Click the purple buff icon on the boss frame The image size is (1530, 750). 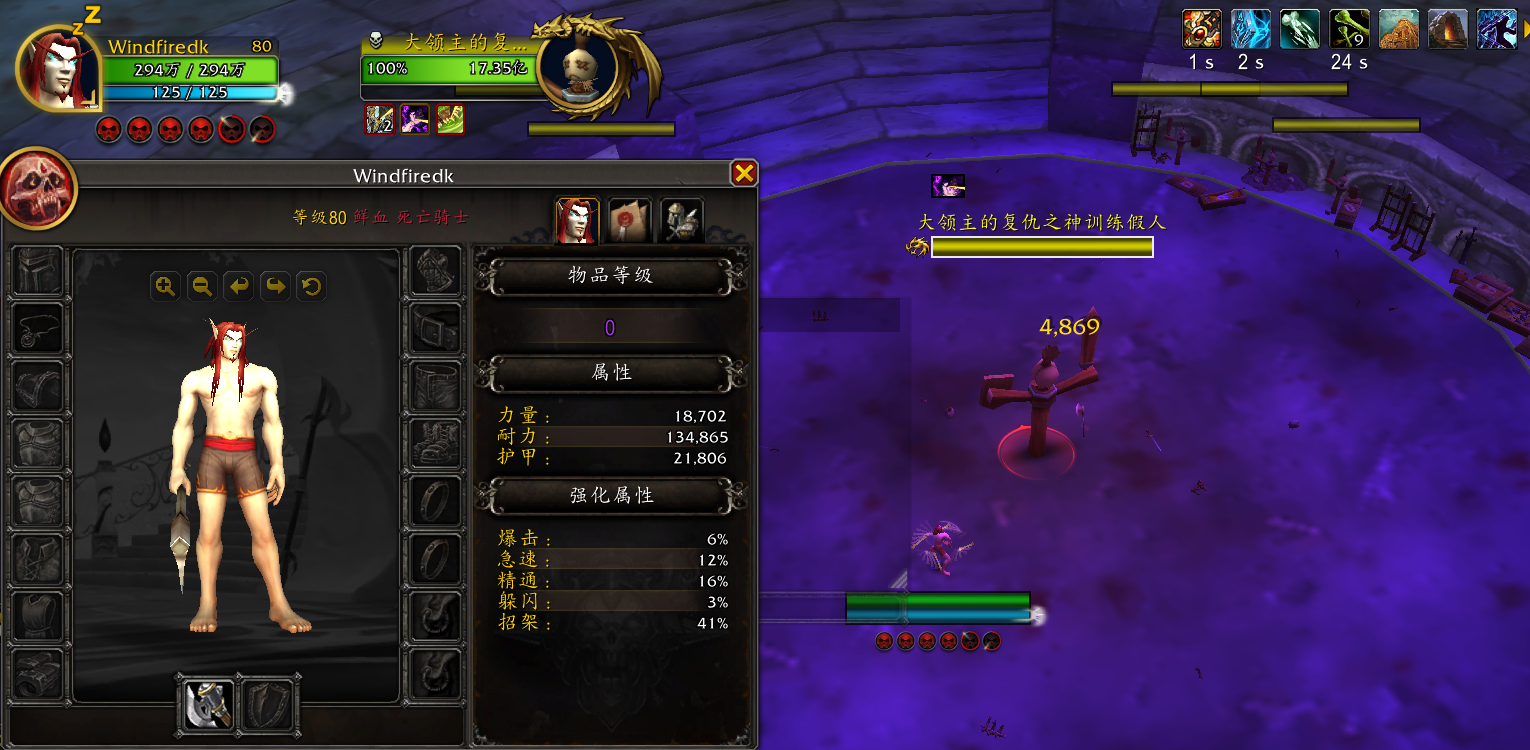(x=415, y=120)
